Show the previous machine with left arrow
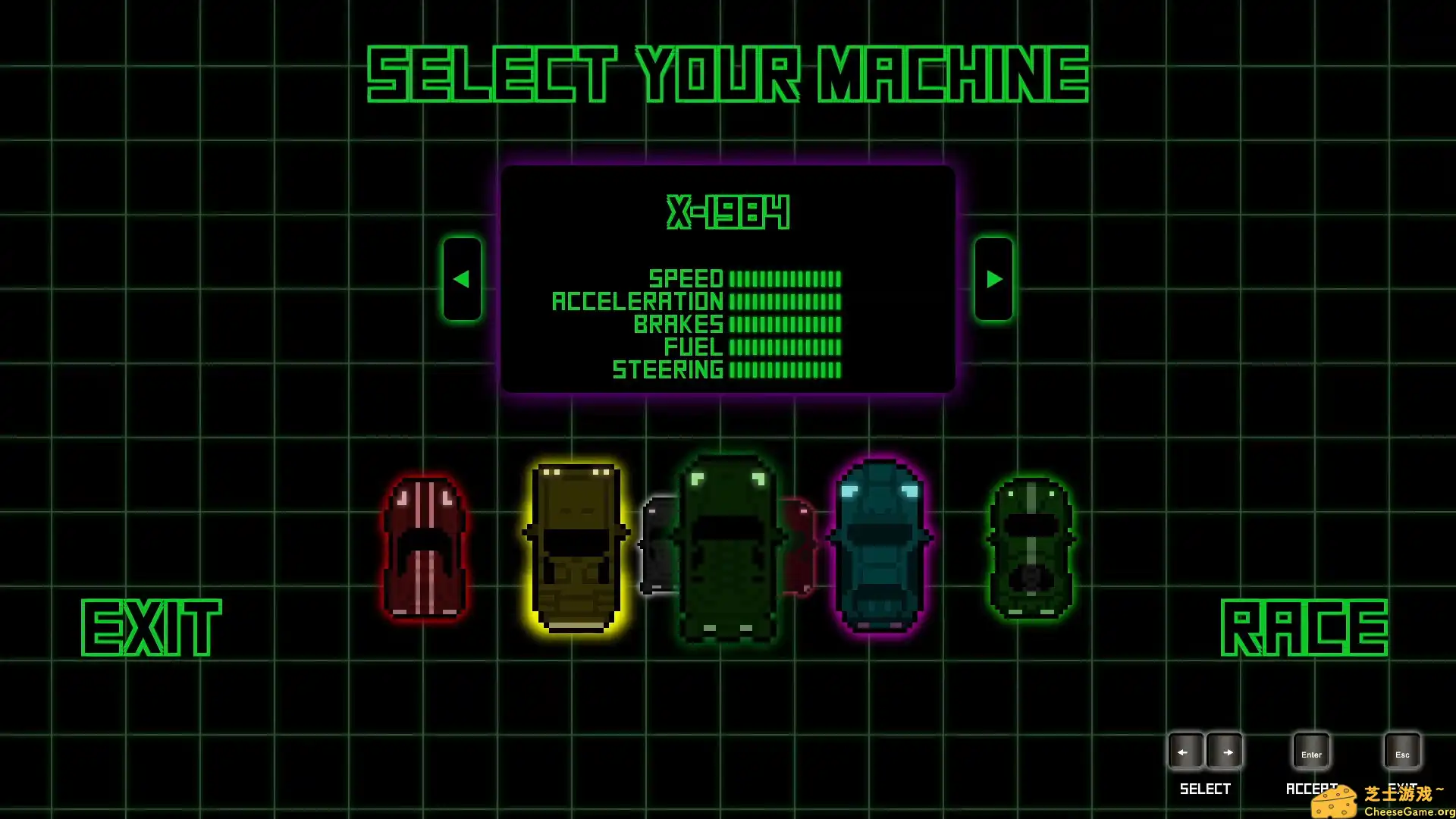This screenshot has height=819, width=1456. pos(462,279)
